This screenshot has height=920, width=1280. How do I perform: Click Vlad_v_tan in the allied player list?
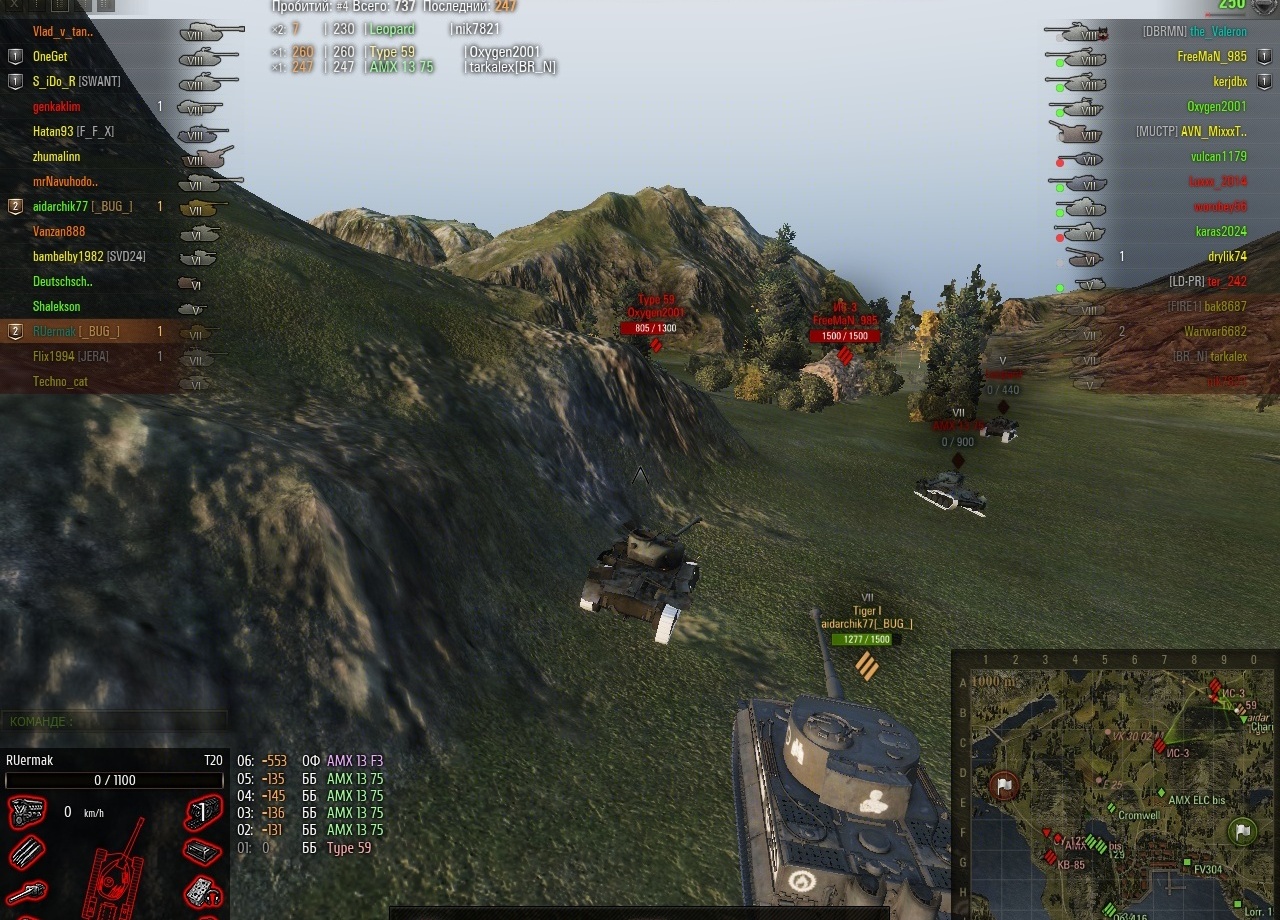(63, 32)
